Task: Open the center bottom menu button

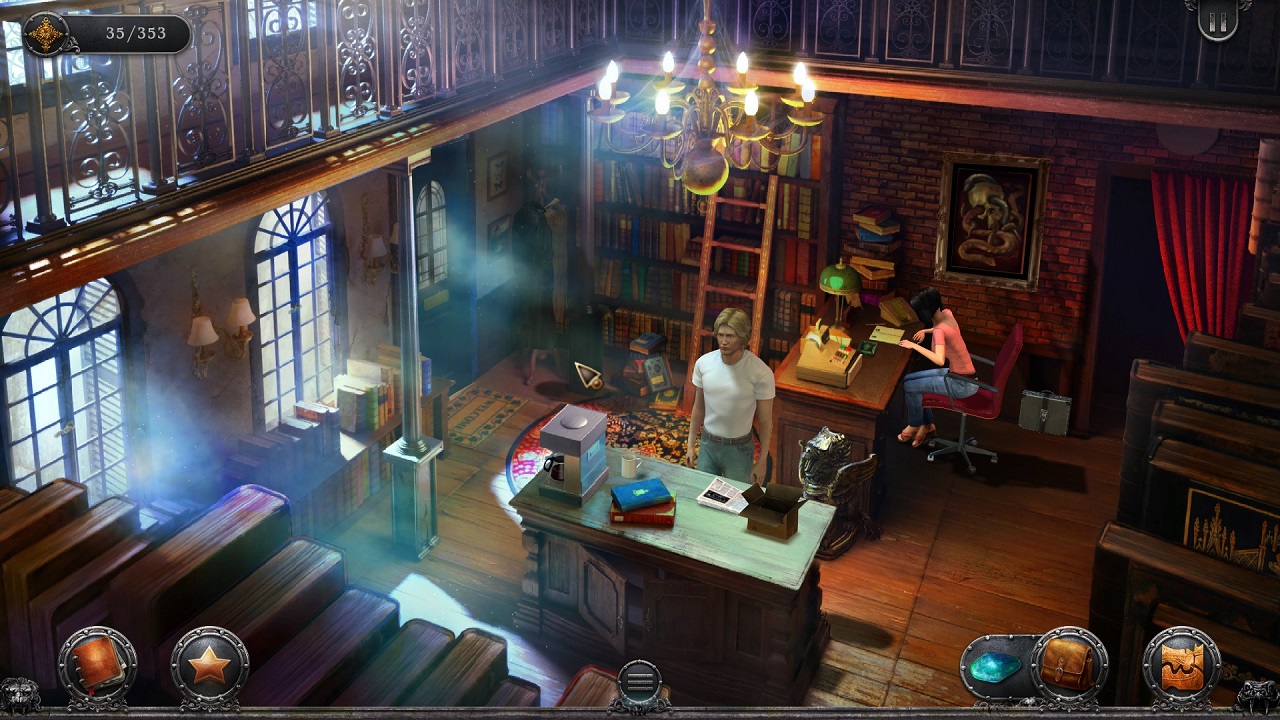Action: coord(640,680)
